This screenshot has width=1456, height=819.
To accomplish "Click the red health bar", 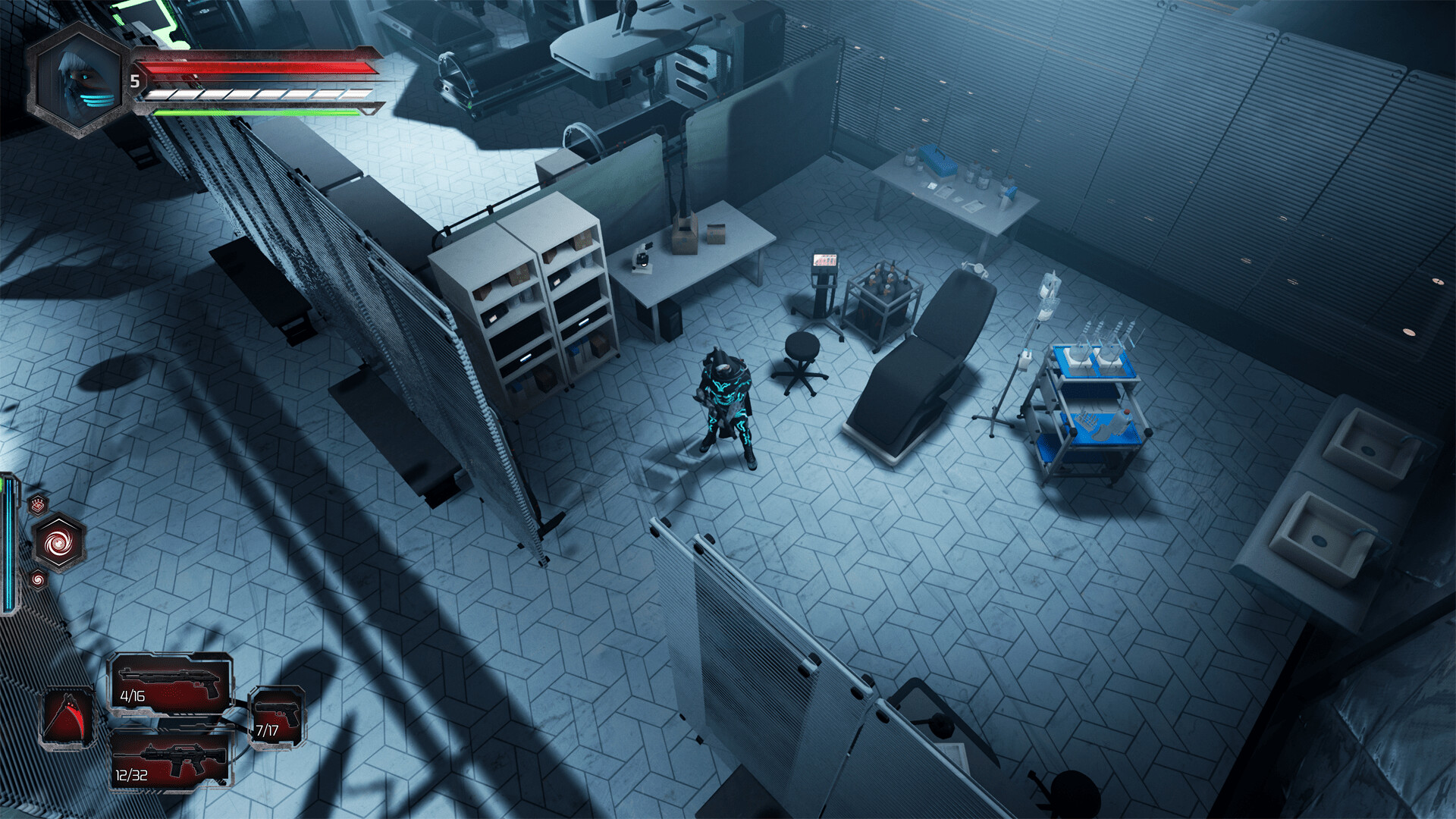I will tap(250, 68).
